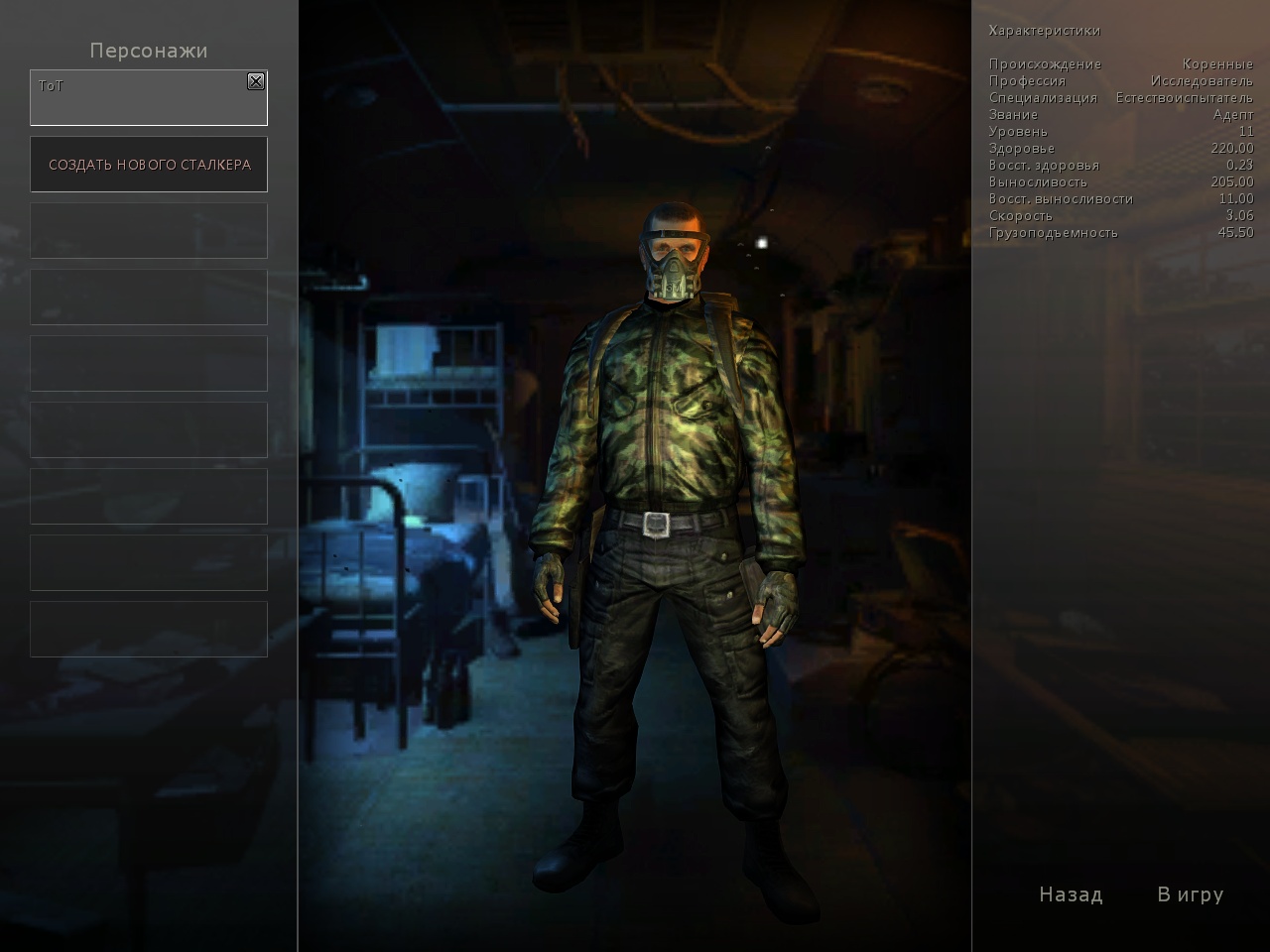
Task: Create a new stalker character
Action: point(149,165)
